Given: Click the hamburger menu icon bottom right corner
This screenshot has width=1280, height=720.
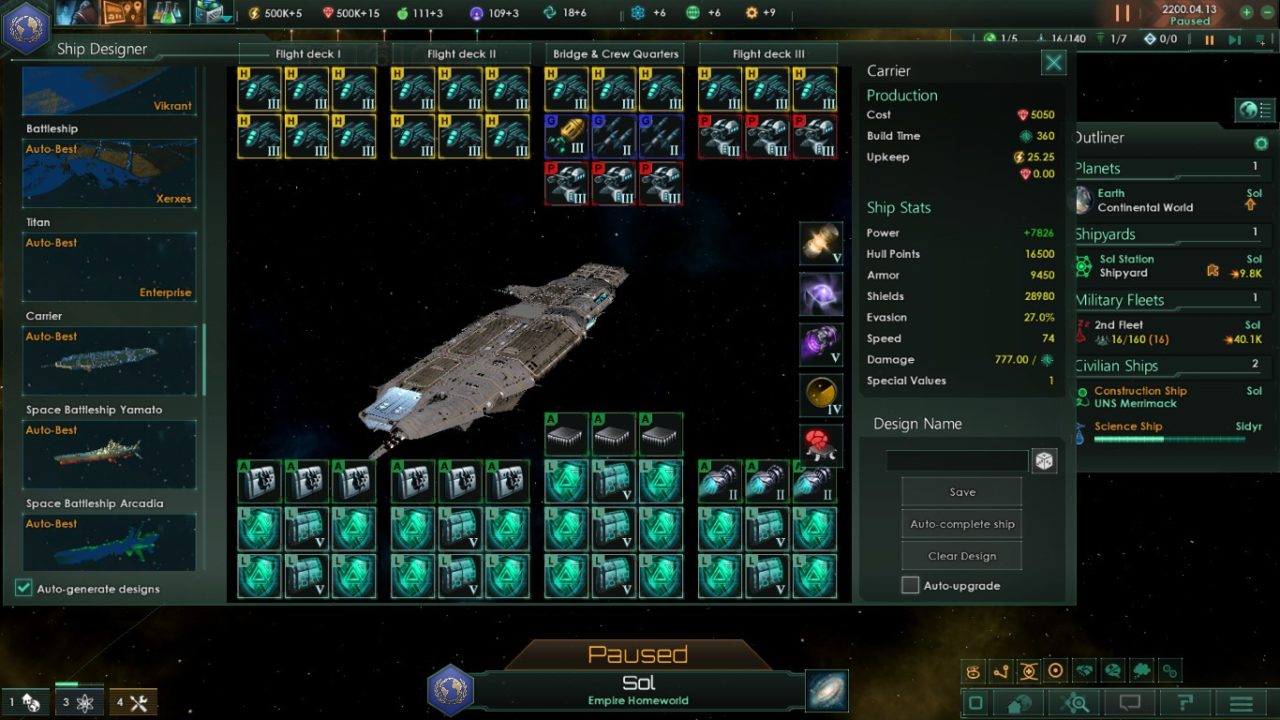Looking at the screenshot, I should (1241, 701).
